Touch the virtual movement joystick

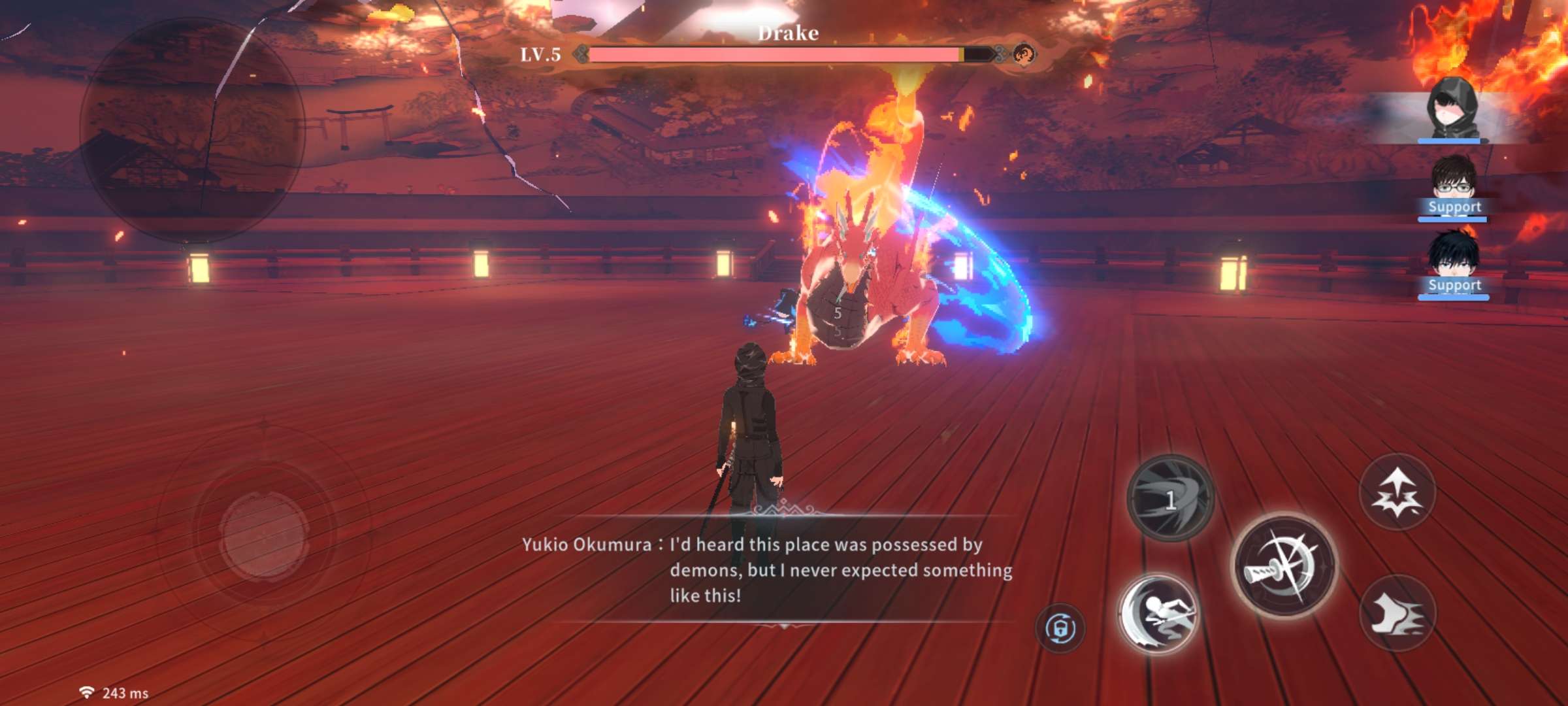click(264, 535)
